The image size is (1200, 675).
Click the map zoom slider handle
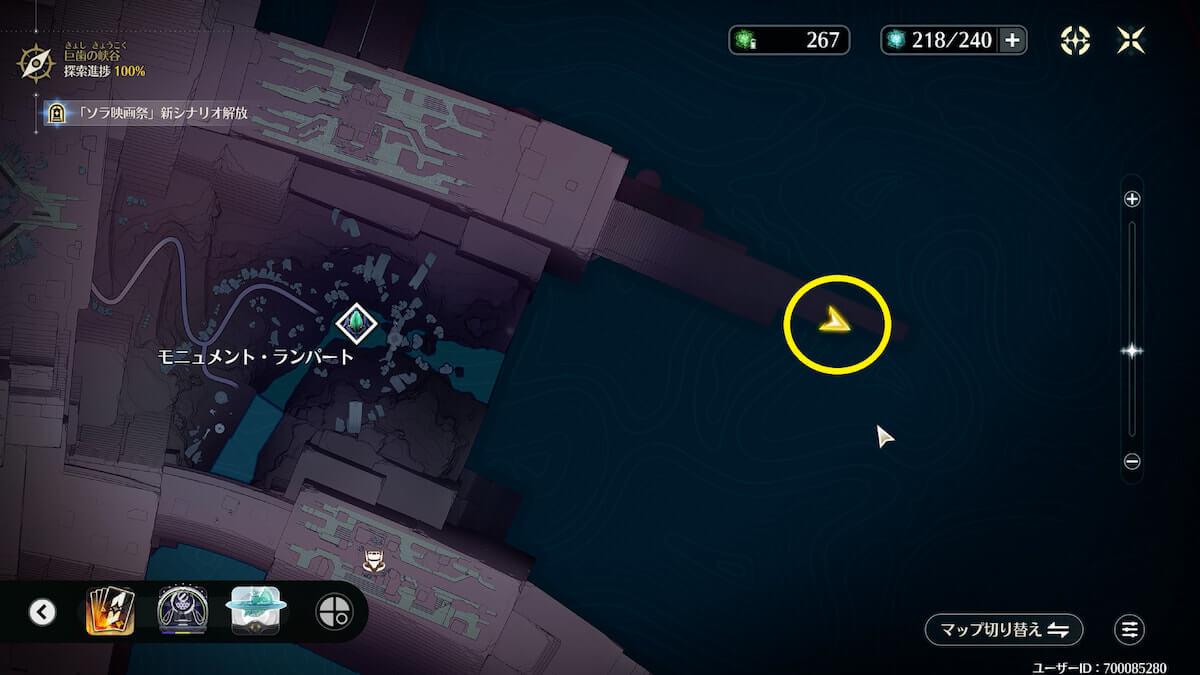pyautogui.click(x=1132, y=351)
